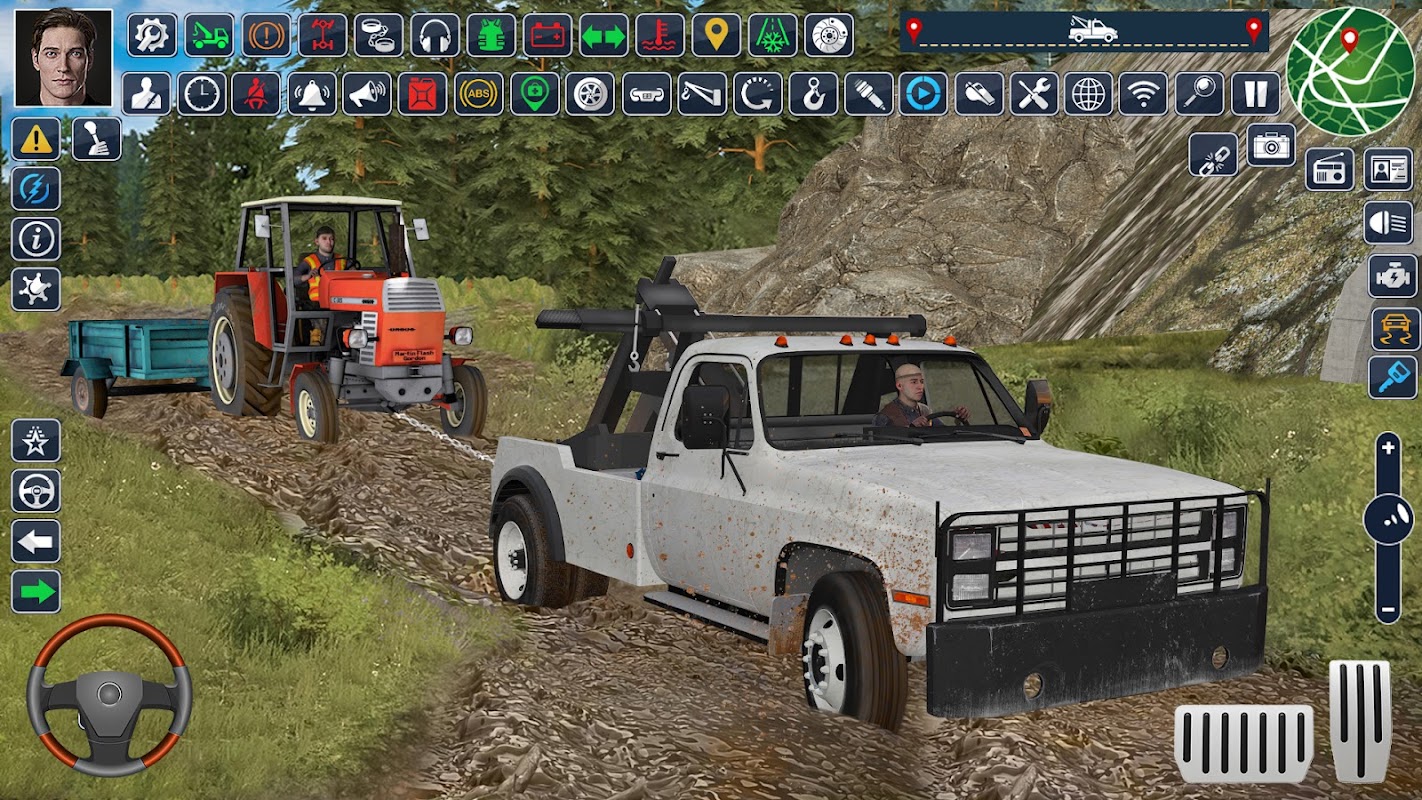Open the gear and wrench settings icon

click(152, 35)
